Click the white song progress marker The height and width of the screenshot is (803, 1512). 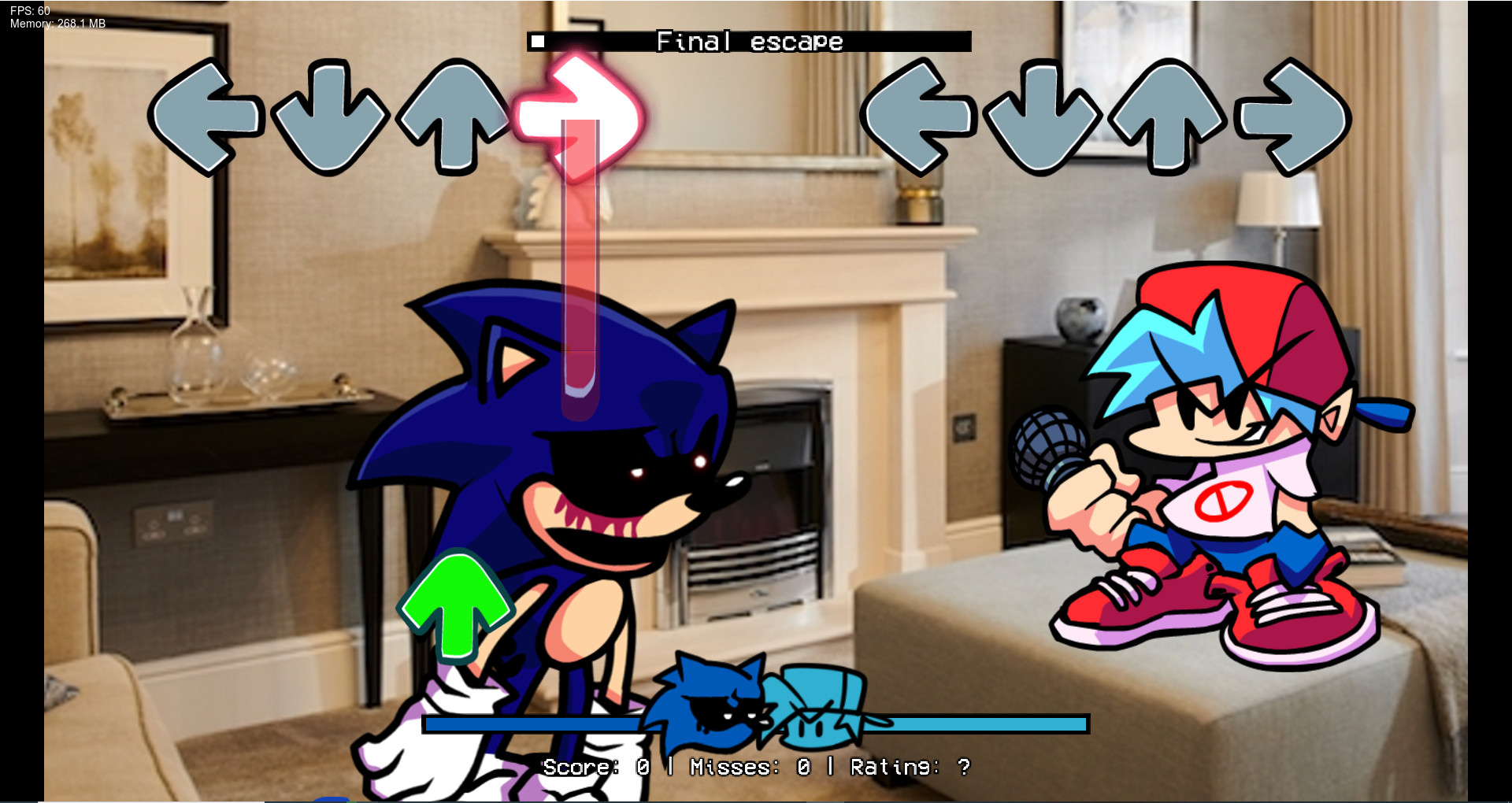click(x=538, y=40)
